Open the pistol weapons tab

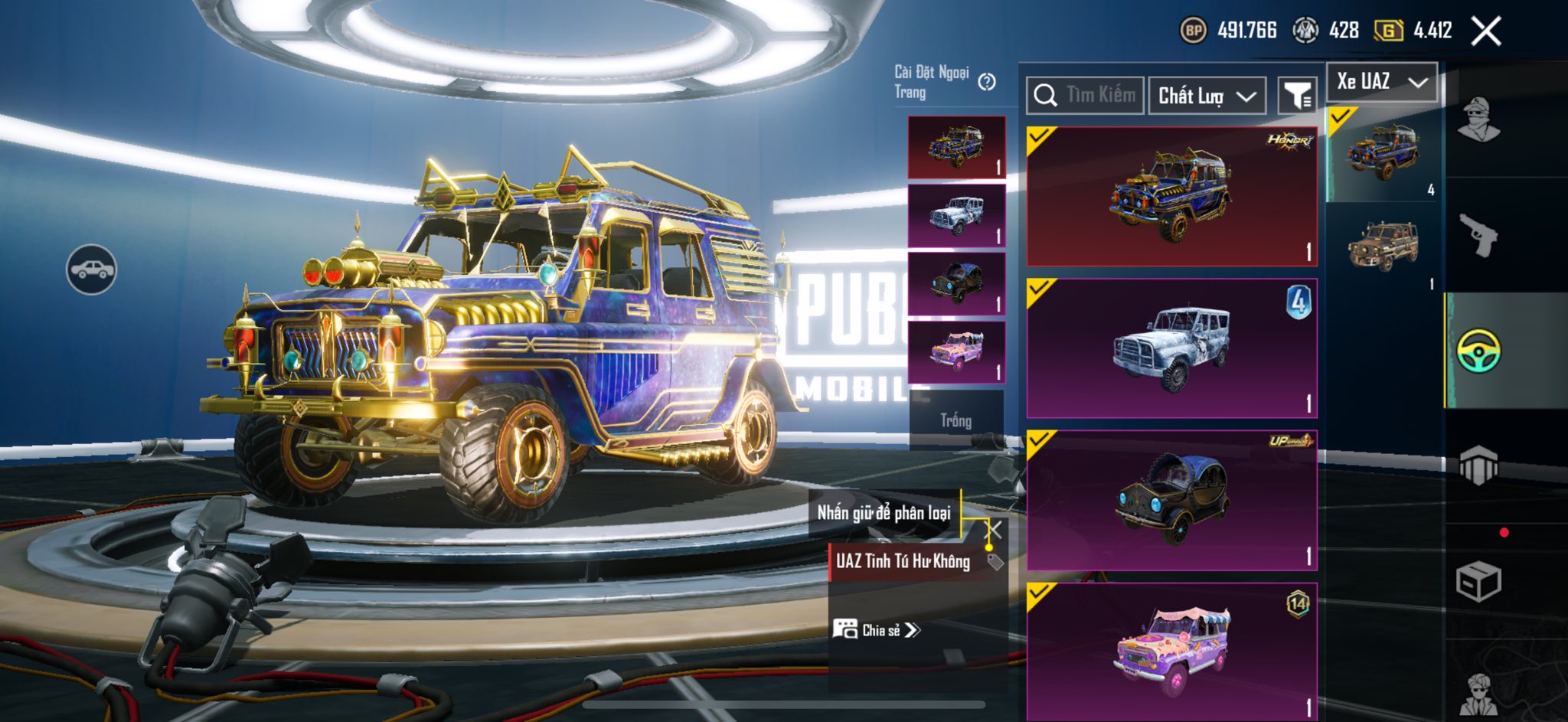tap(1478, 234)
